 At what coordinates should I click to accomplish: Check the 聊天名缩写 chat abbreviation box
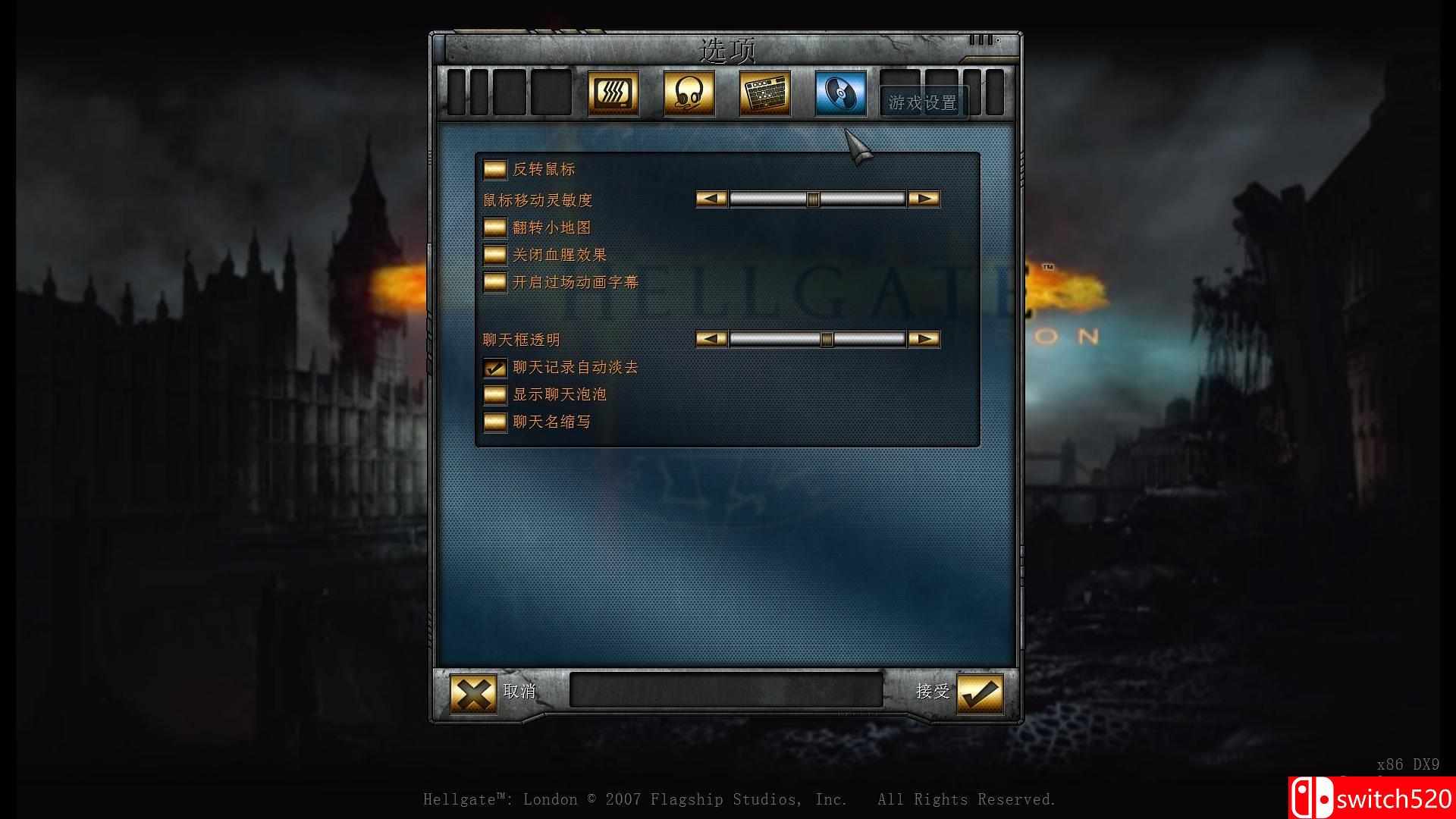(x=494, y=422)
